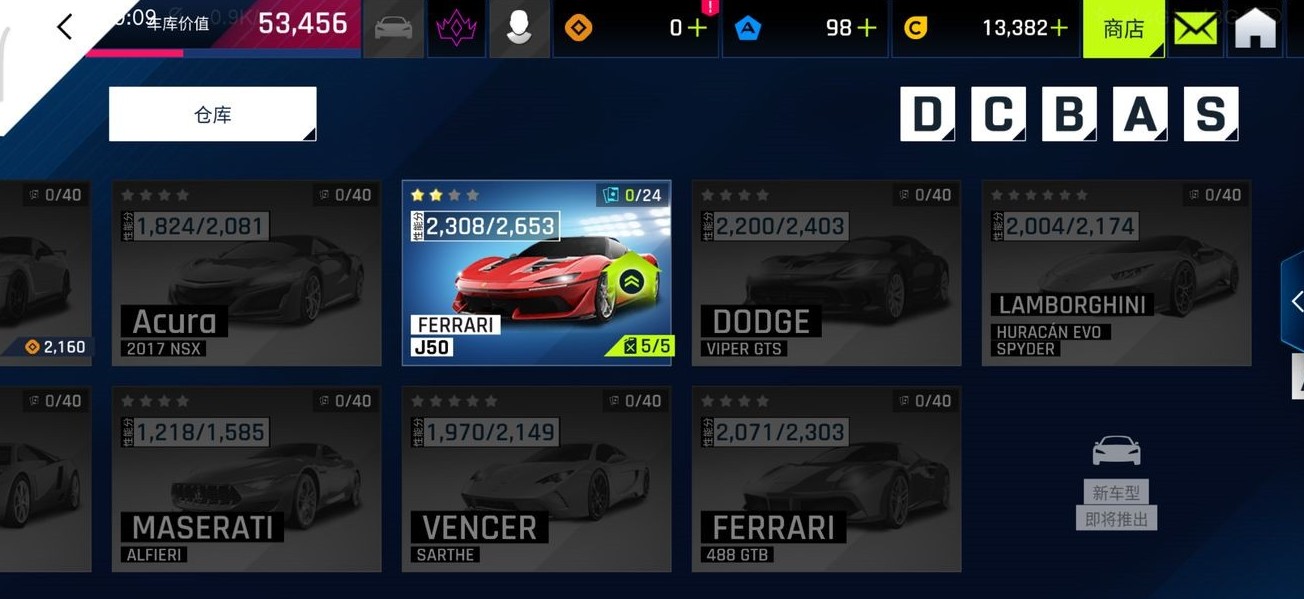Image resolution: width=1304 pixels, height=599 pixels.
Task: Pick the Ferrari 488 GTB card
Action: pyautogui.click(x=826, y=479)
